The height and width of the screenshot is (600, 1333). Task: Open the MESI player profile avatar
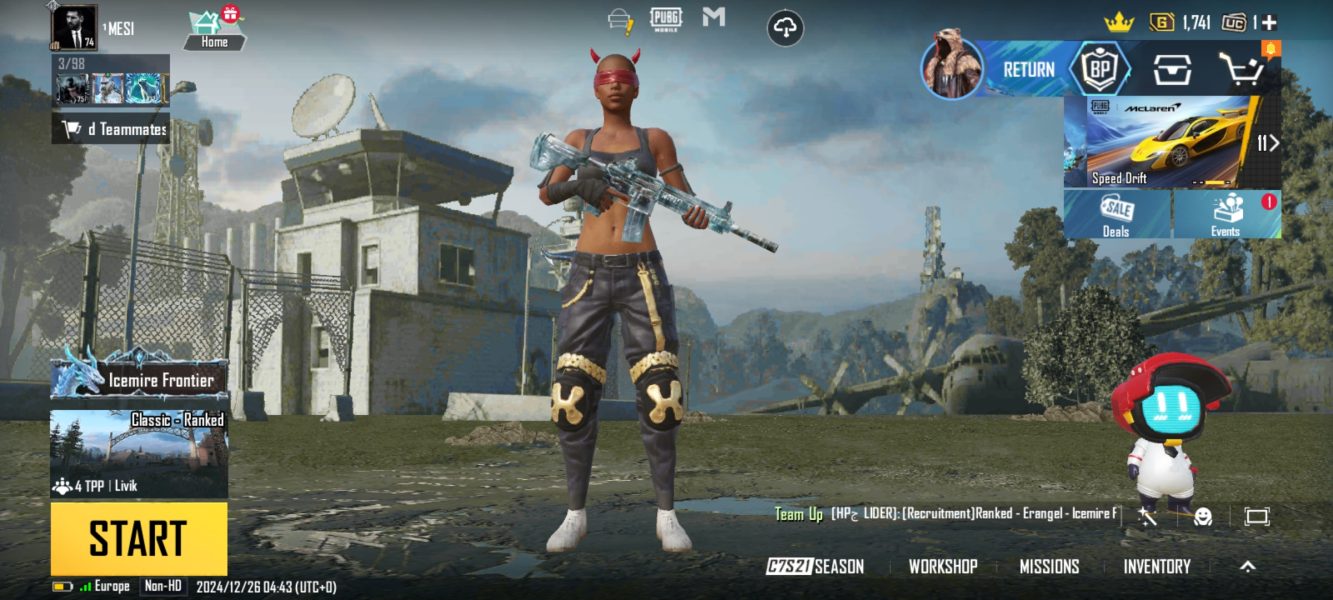(74, 27)
